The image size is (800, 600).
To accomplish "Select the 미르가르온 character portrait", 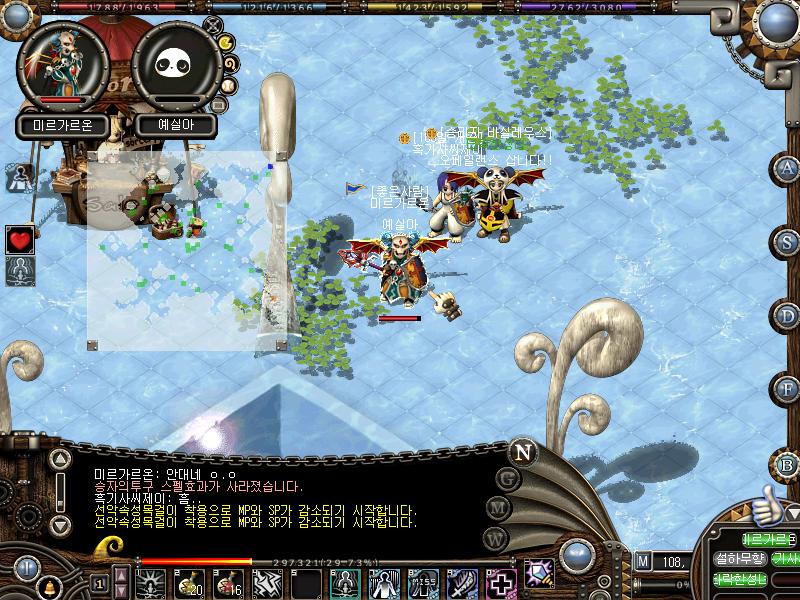I will [63, 63].
